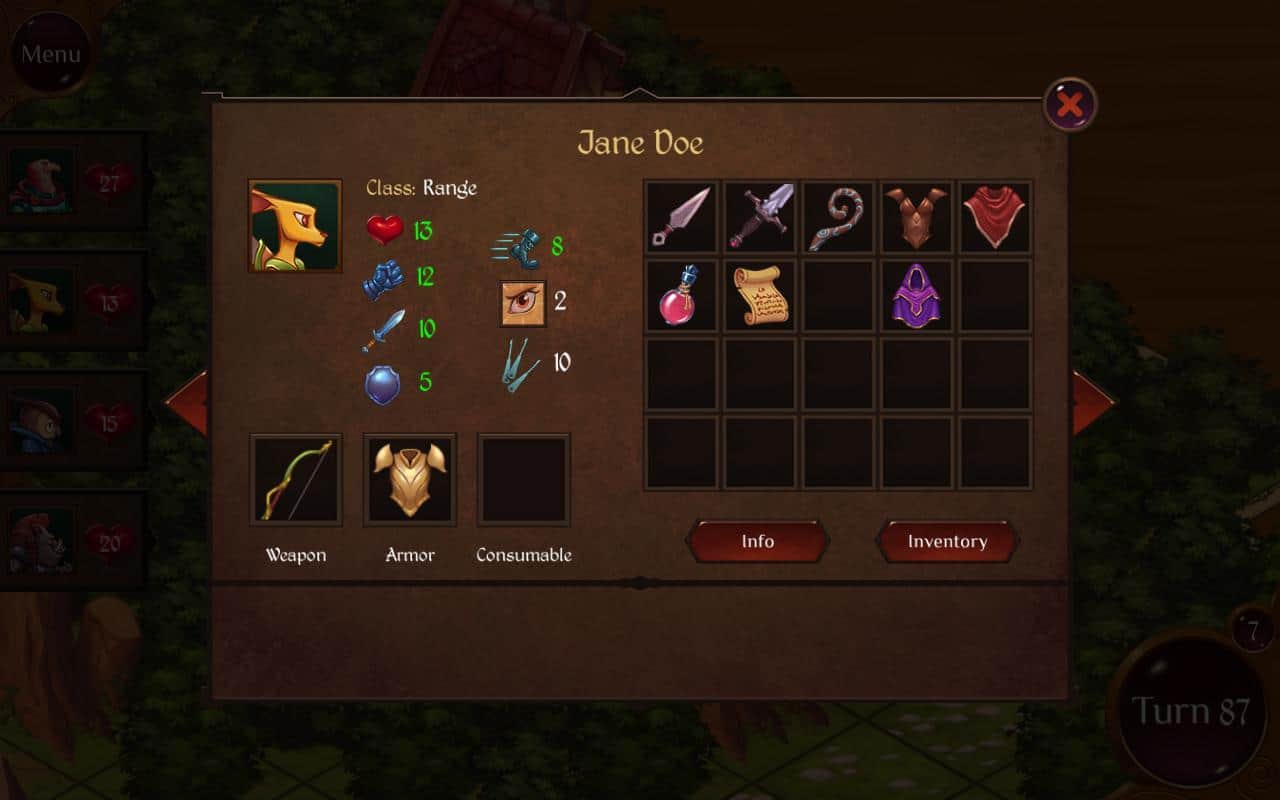Screen dimensions: 1280x800
Task: Open the Menu button
Action: (x=50, y=53)
